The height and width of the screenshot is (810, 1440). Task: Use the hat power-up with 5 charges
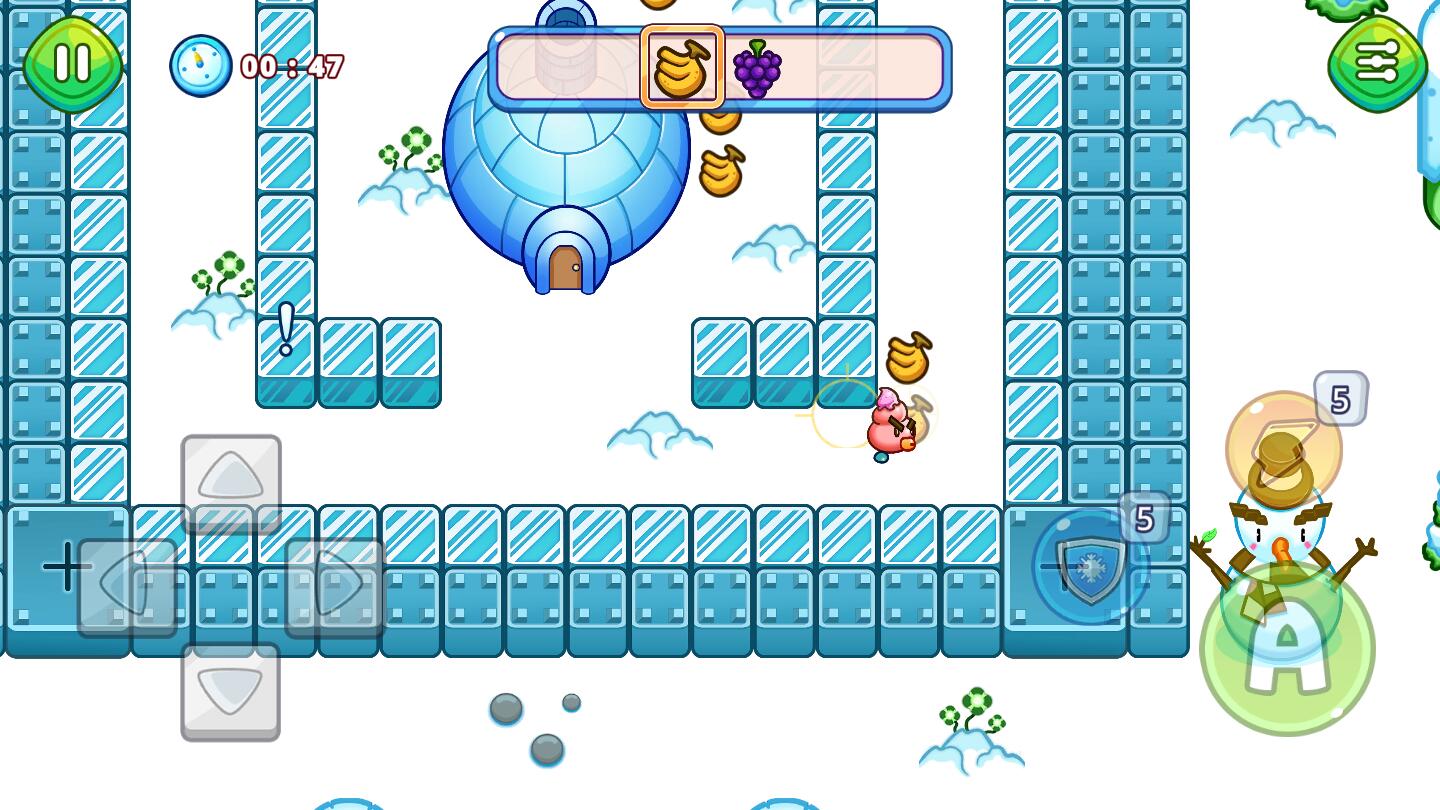point(1283,447)
